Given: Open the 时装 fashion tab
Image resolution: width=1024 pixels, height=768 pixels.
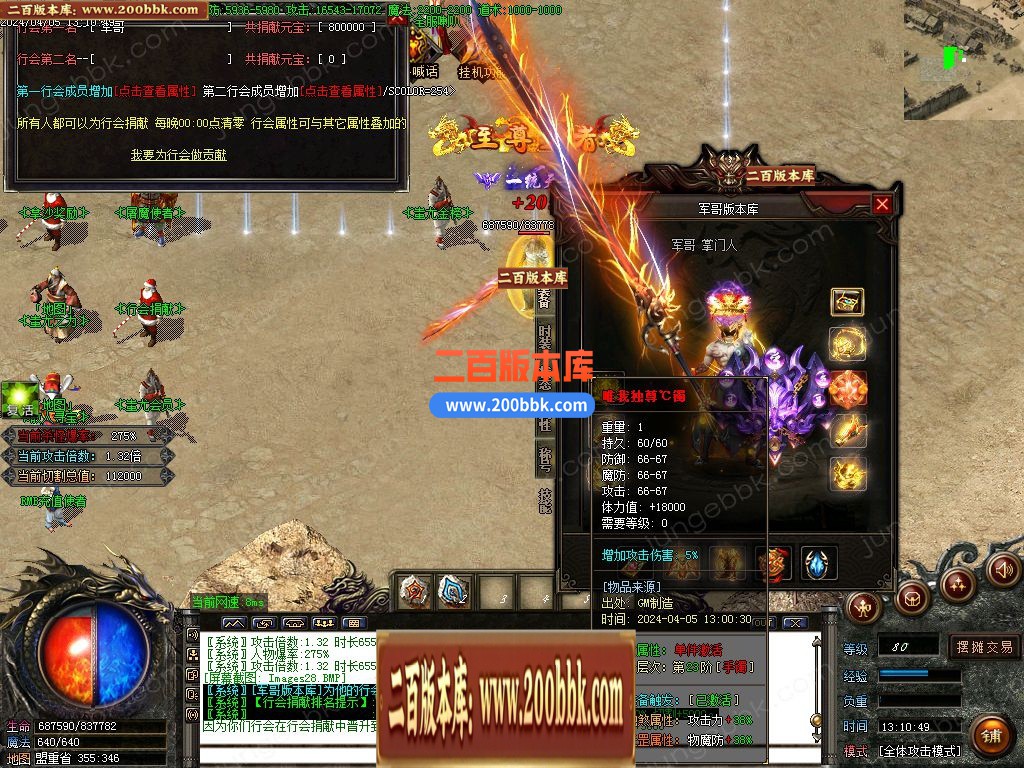Looking at the screenshot, I should tap(545, 338).
